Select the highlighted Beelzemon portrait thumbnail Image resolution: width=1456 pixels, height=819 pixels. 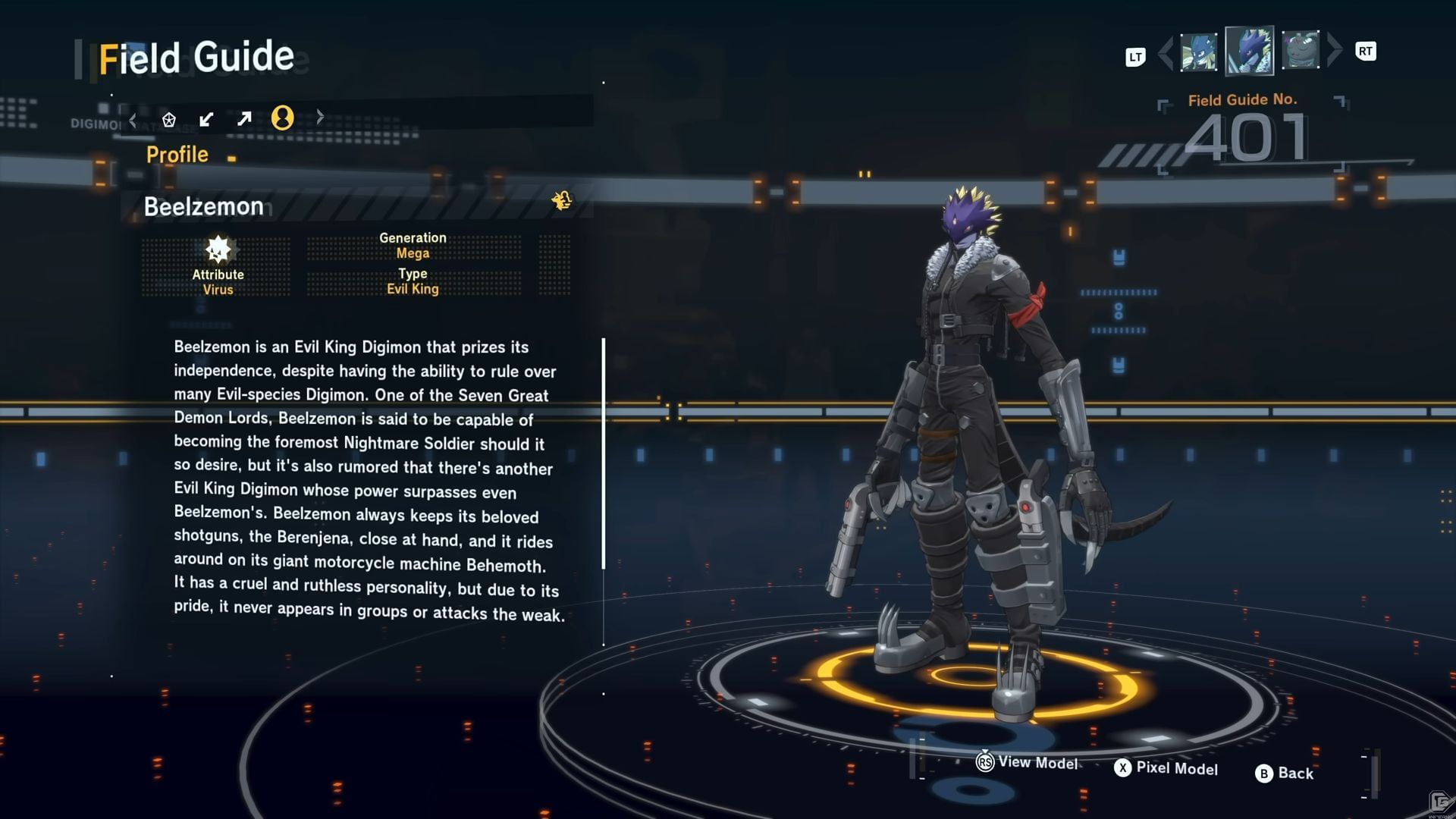(x=1249, y=51)
